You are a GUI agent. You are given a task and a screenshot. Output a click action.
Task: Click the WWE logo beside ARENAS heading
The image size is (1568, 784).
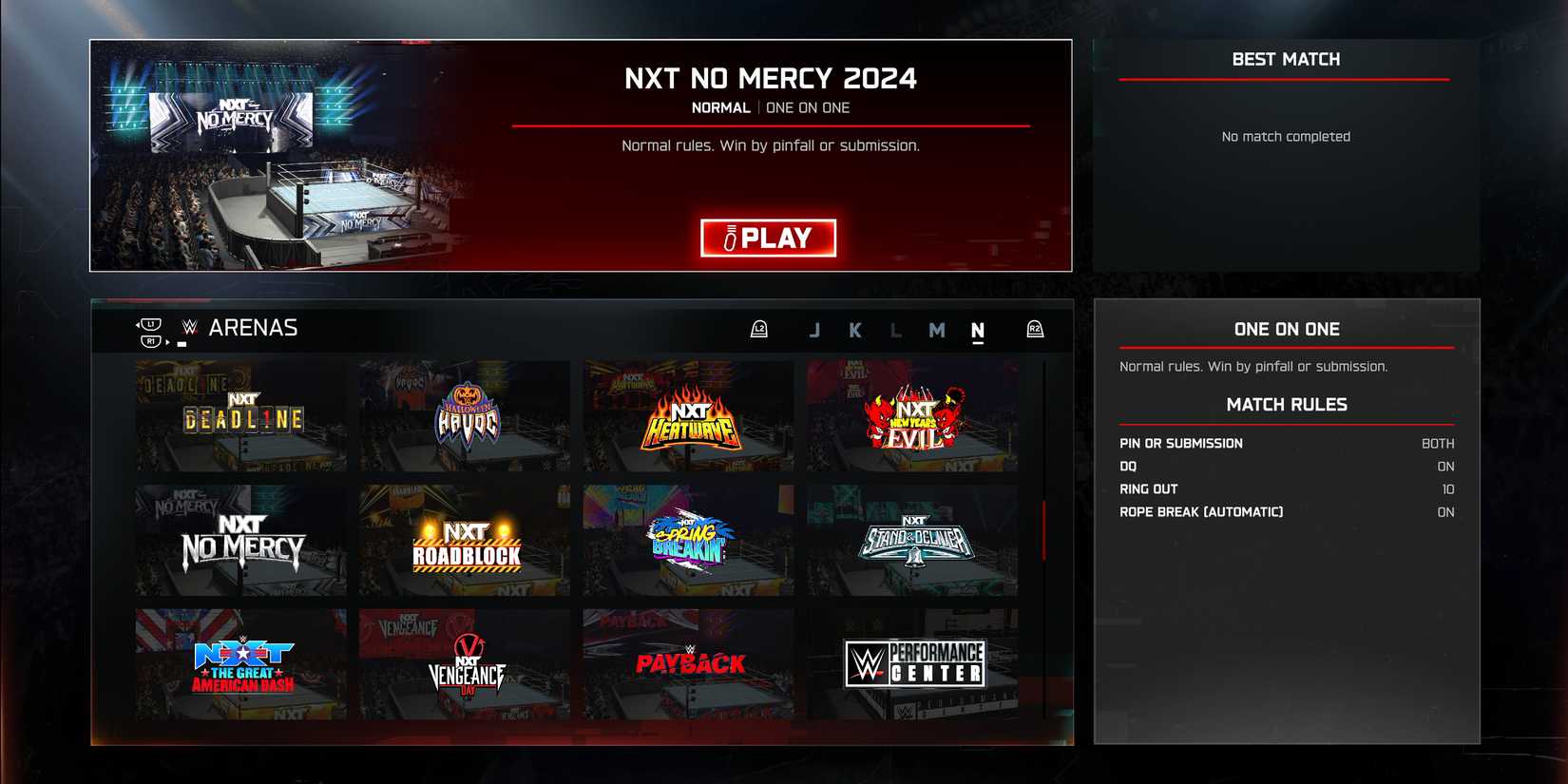pyautogui.click(x=190, y=329)
